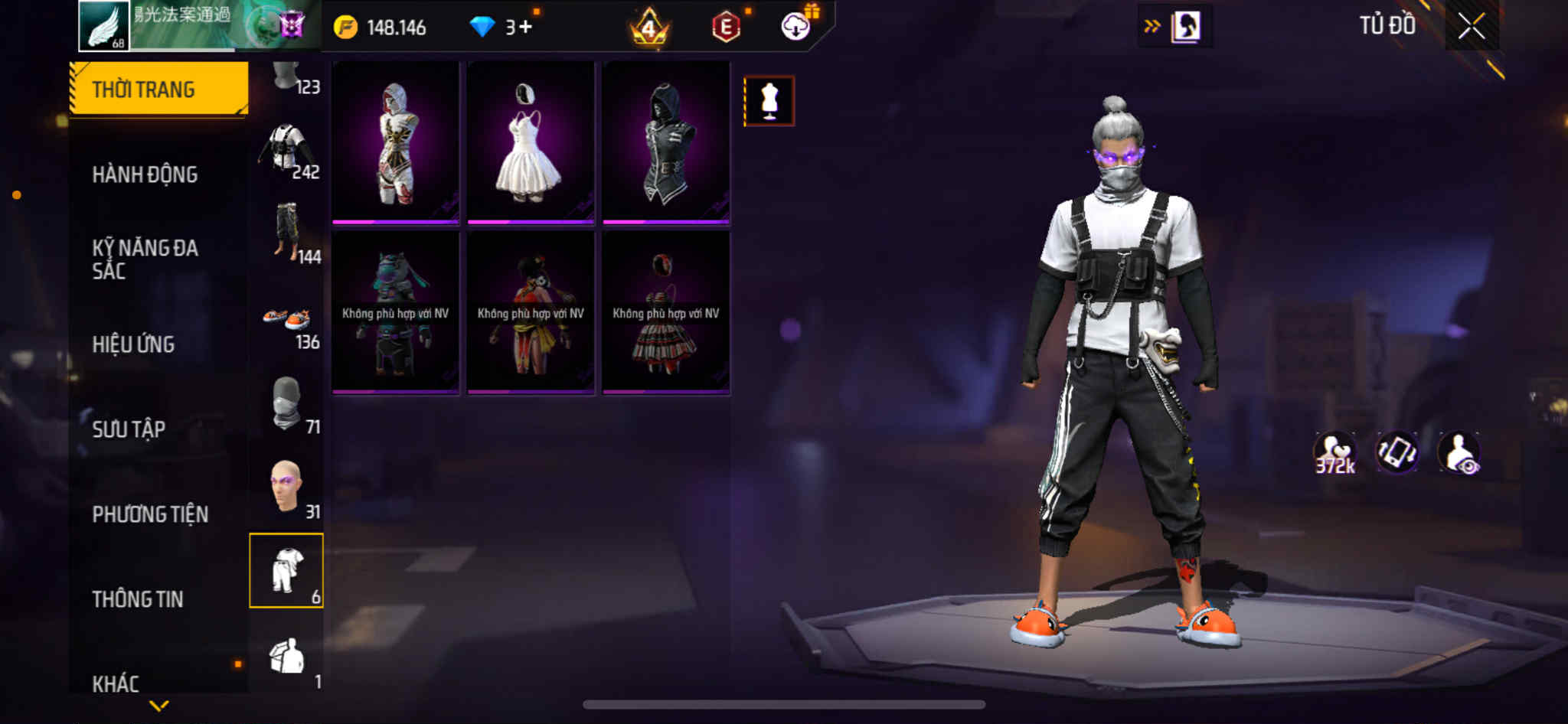
Task: Select the white hooded costume set
Action: (x=396, y=143)
